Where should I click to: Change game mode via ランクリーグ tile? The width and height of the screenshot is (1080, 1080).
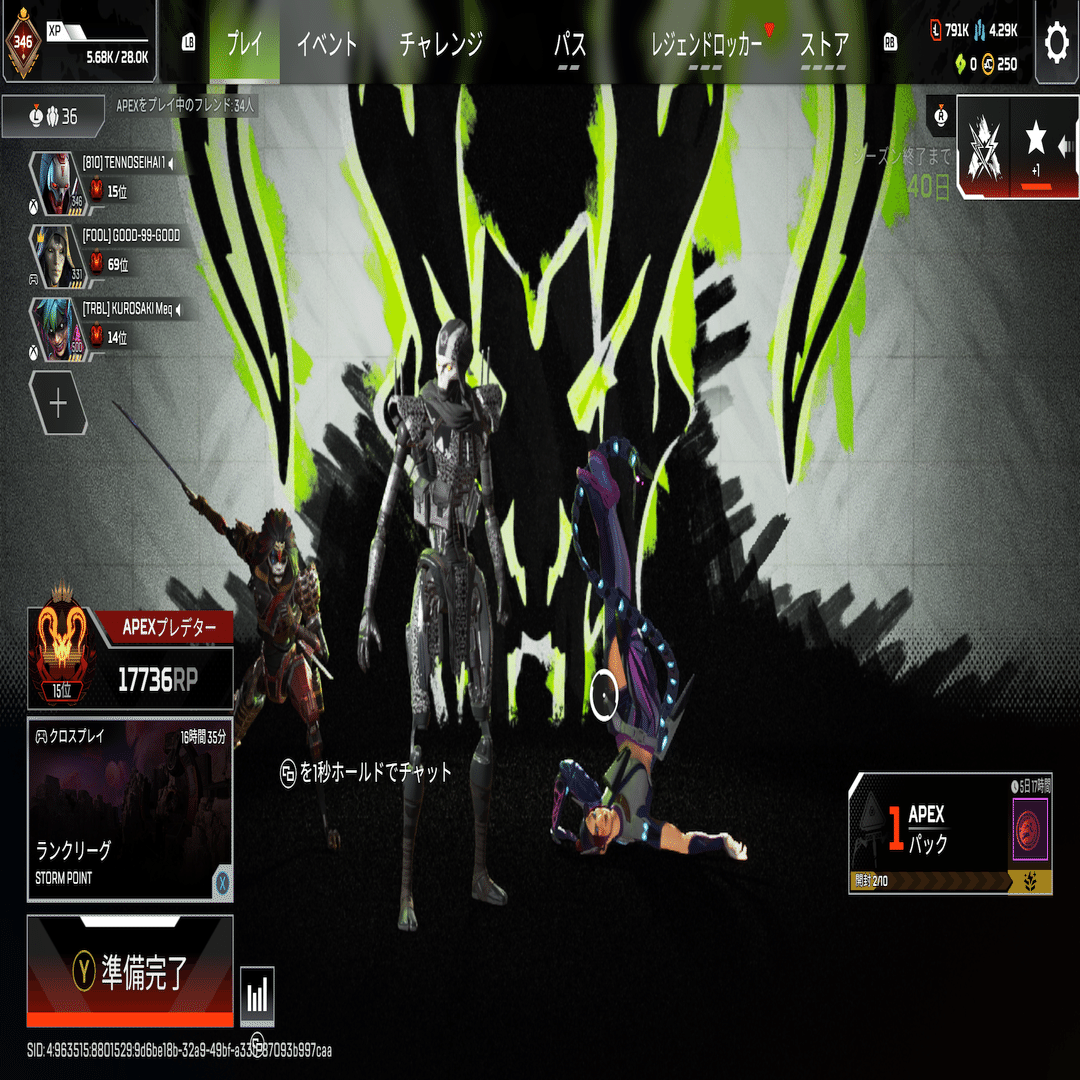tap(130, 809)
